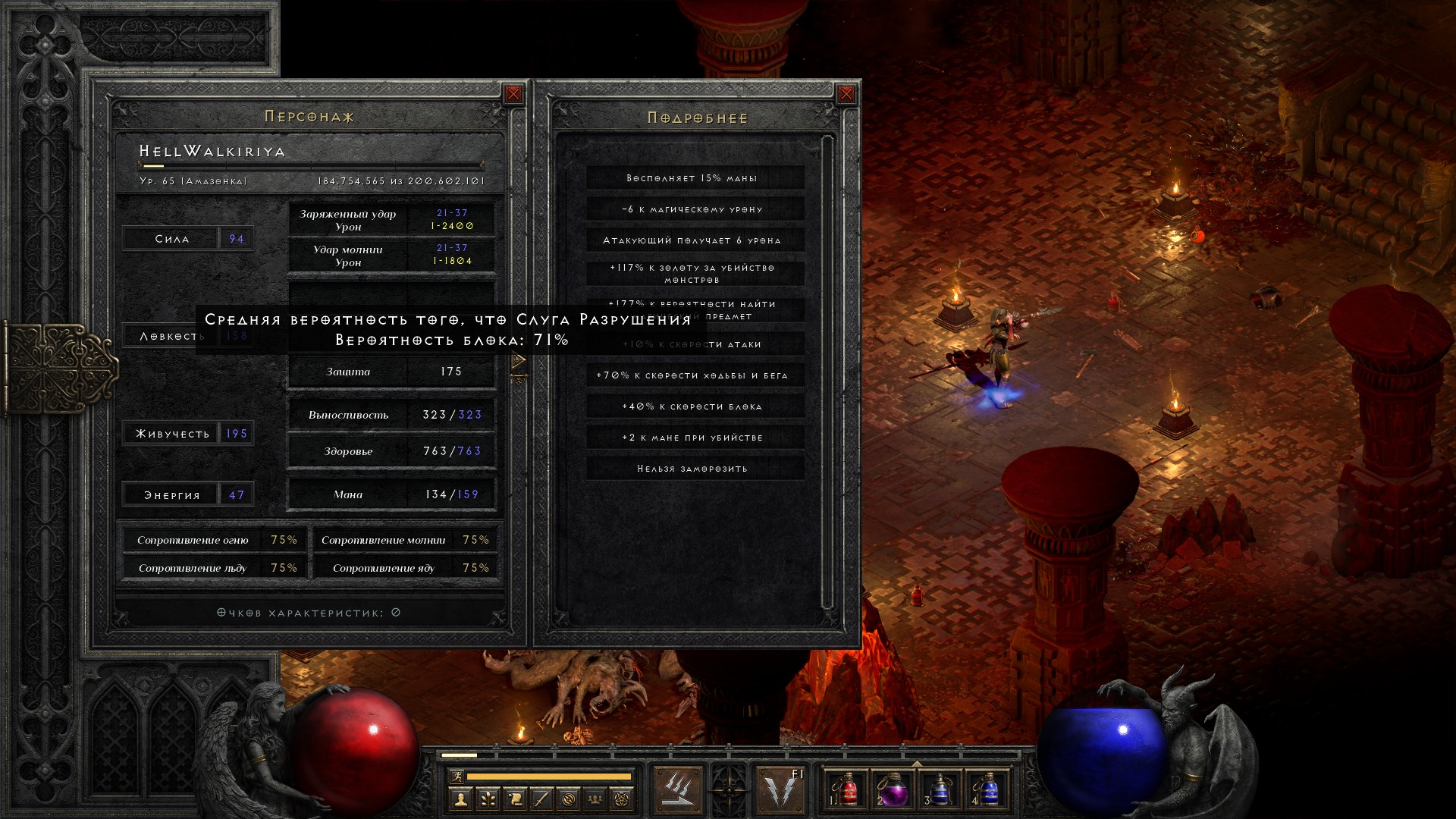Close the Подробнее details panel

[846, 94]
